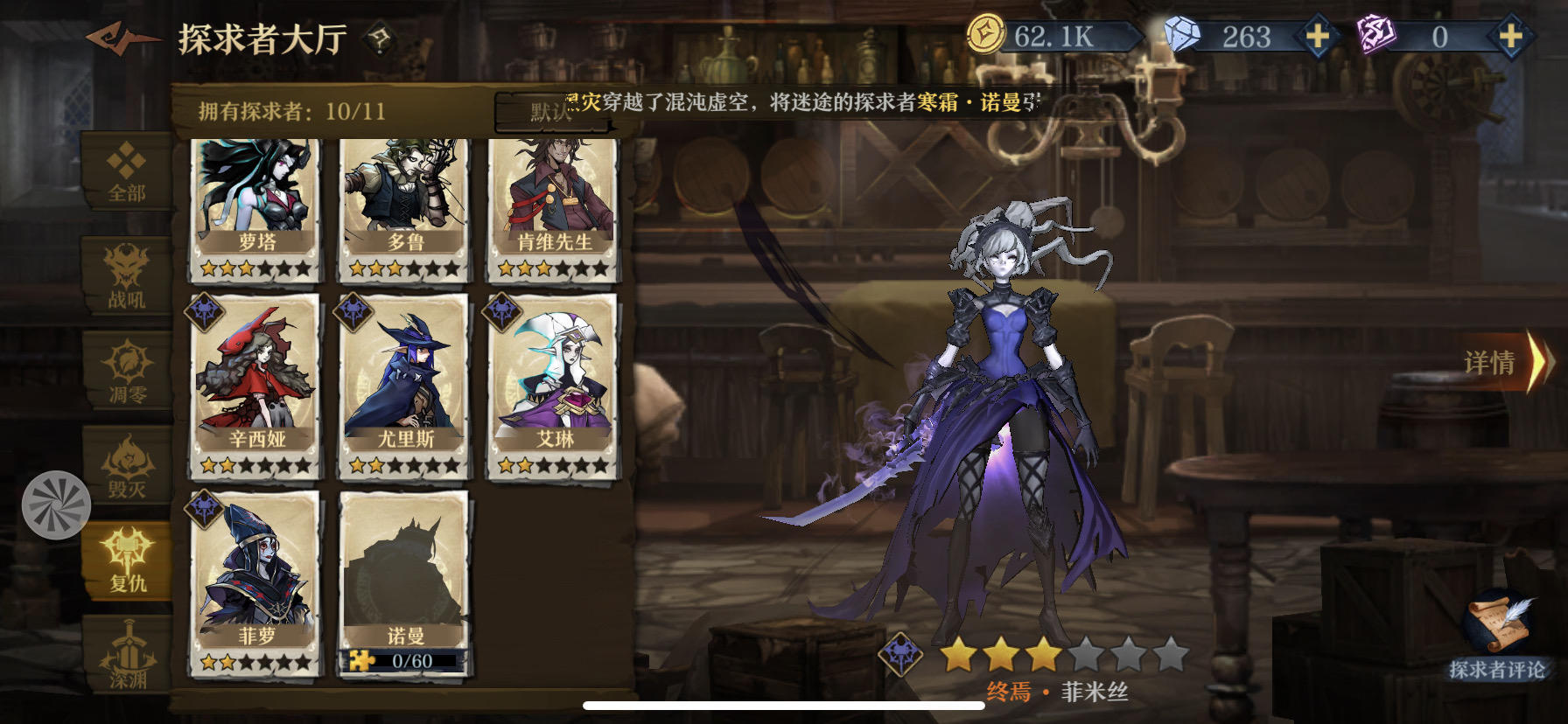Viewport: 1568px width, 724px height.
Task: Tap the diamond currency icon to toggle details
Action: tap(1183, 33)
